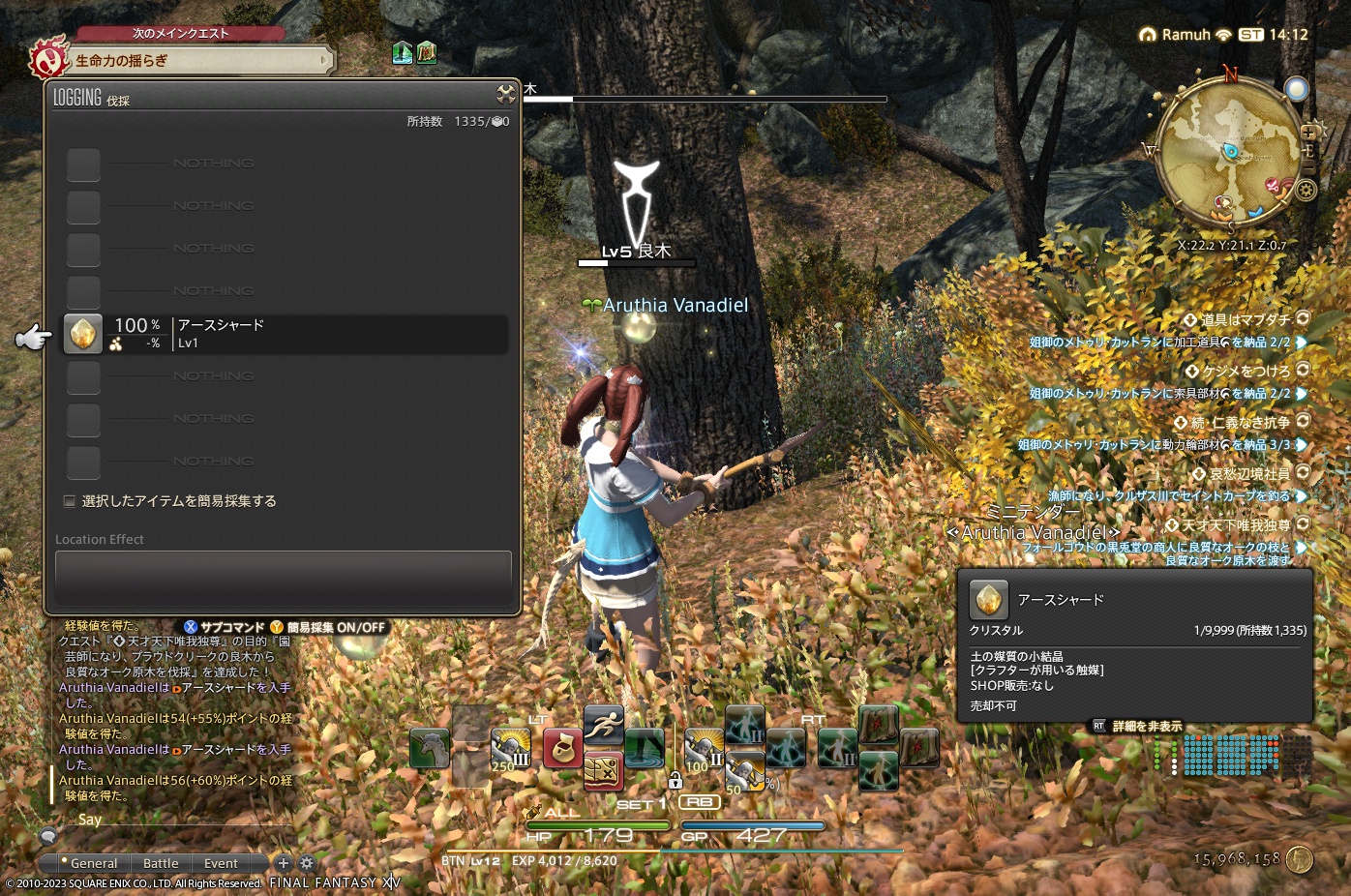Switch to the Event chat tab
This screenshot has height=896, width=1351.
click(x=222, y=862)
